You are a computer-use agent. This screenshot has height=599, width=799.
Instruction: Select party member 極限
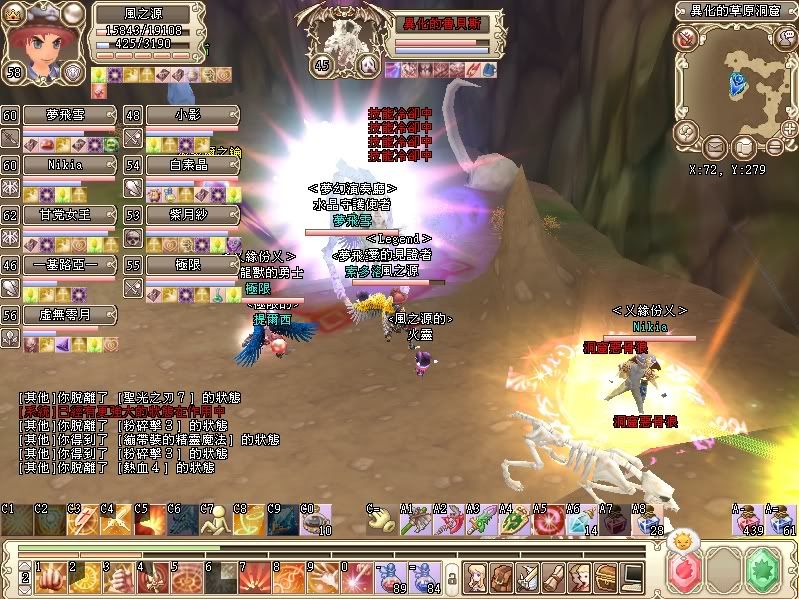[191, 265]
